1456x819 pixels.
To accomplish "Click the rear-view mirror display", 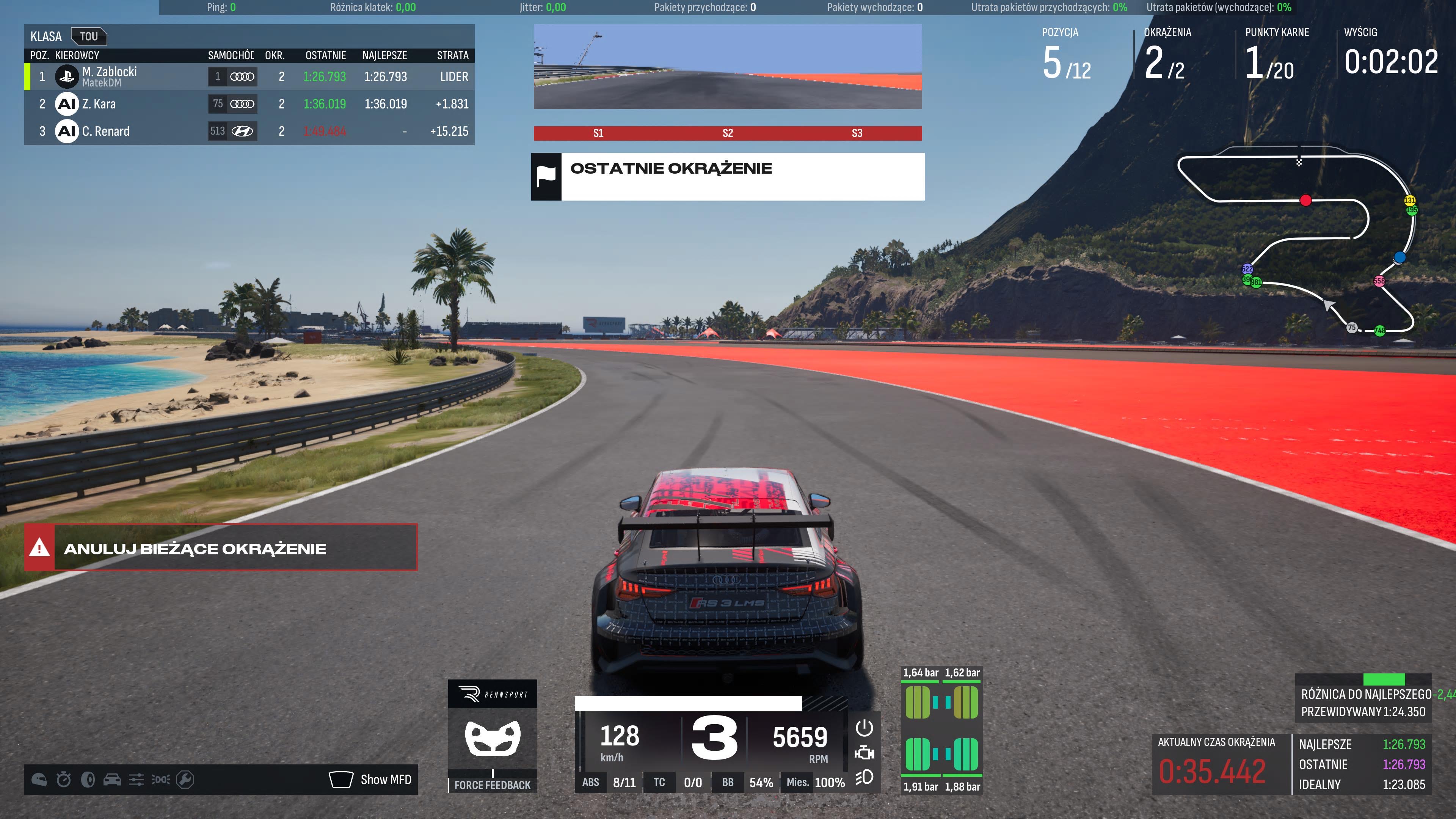I will coord(728,67).
